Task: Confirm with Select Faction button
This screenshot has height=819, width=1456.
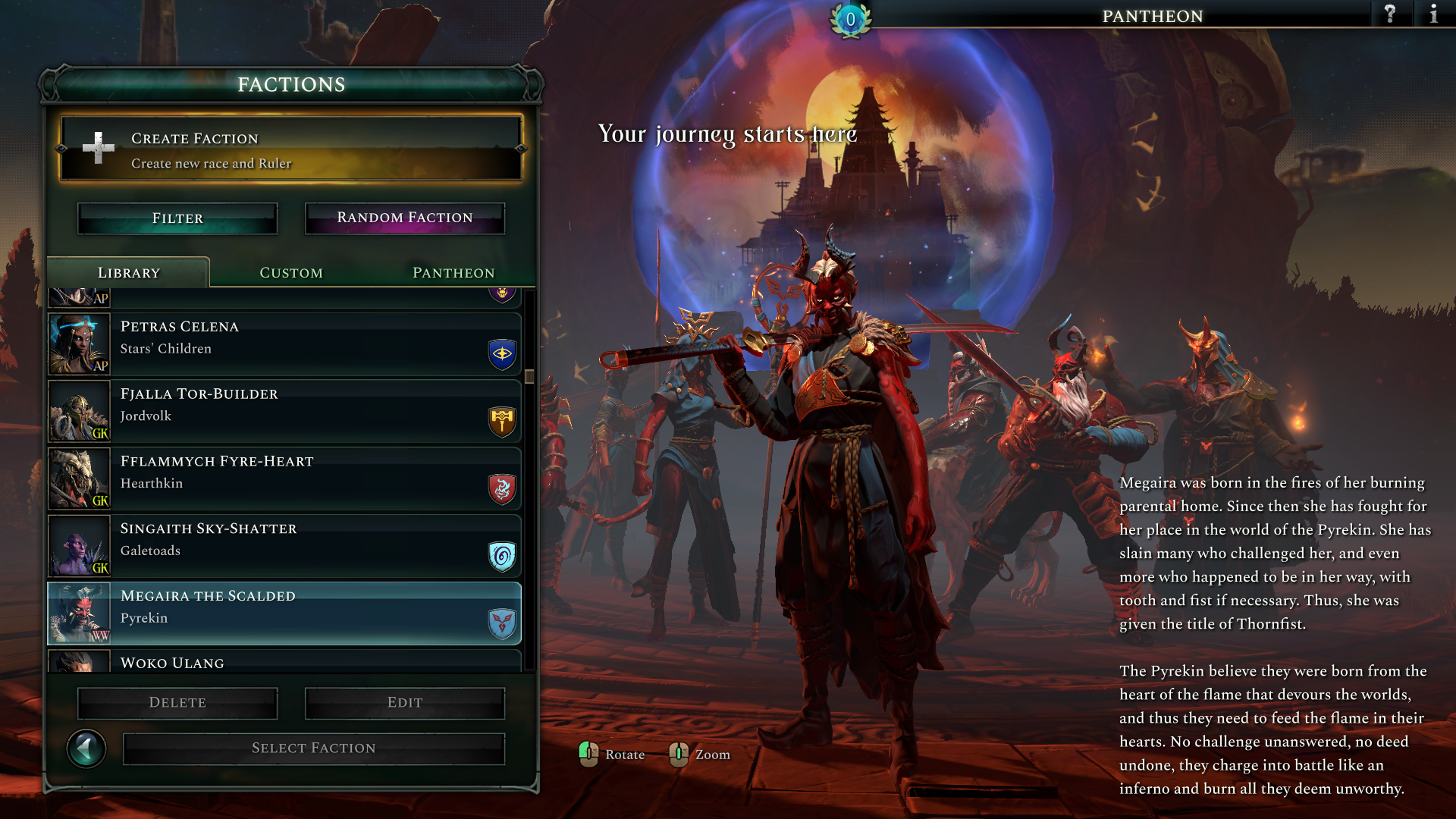Action: [314, 748]
